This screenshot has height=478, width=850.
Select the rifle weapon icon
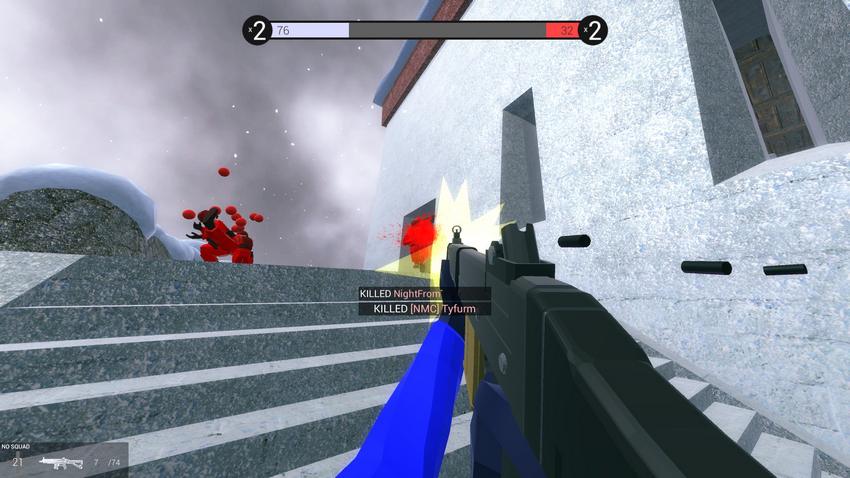pos(59,462)
